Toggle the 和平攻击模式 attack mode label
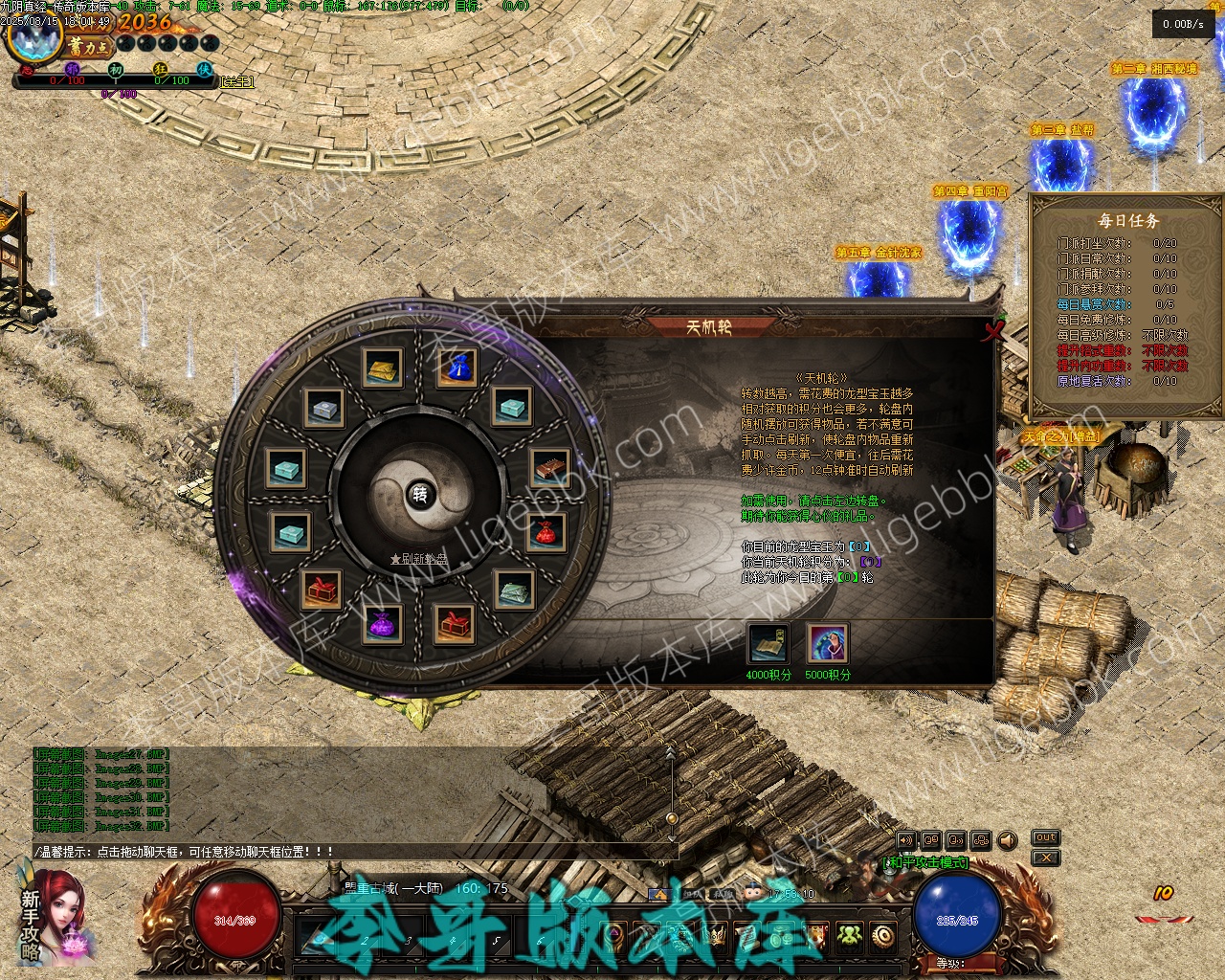 924,862
